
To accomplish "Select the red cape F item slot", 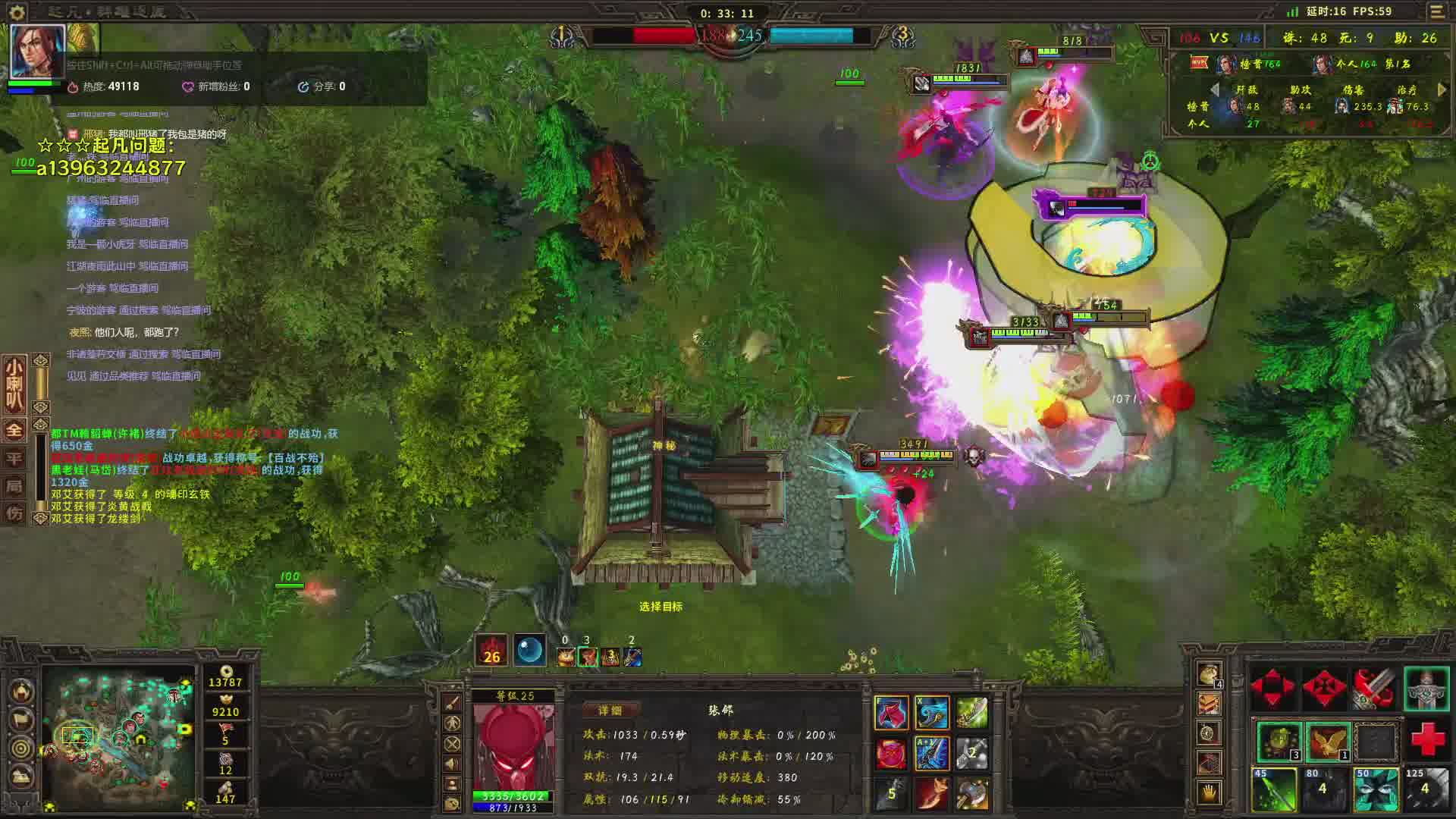I will [891, 714].
